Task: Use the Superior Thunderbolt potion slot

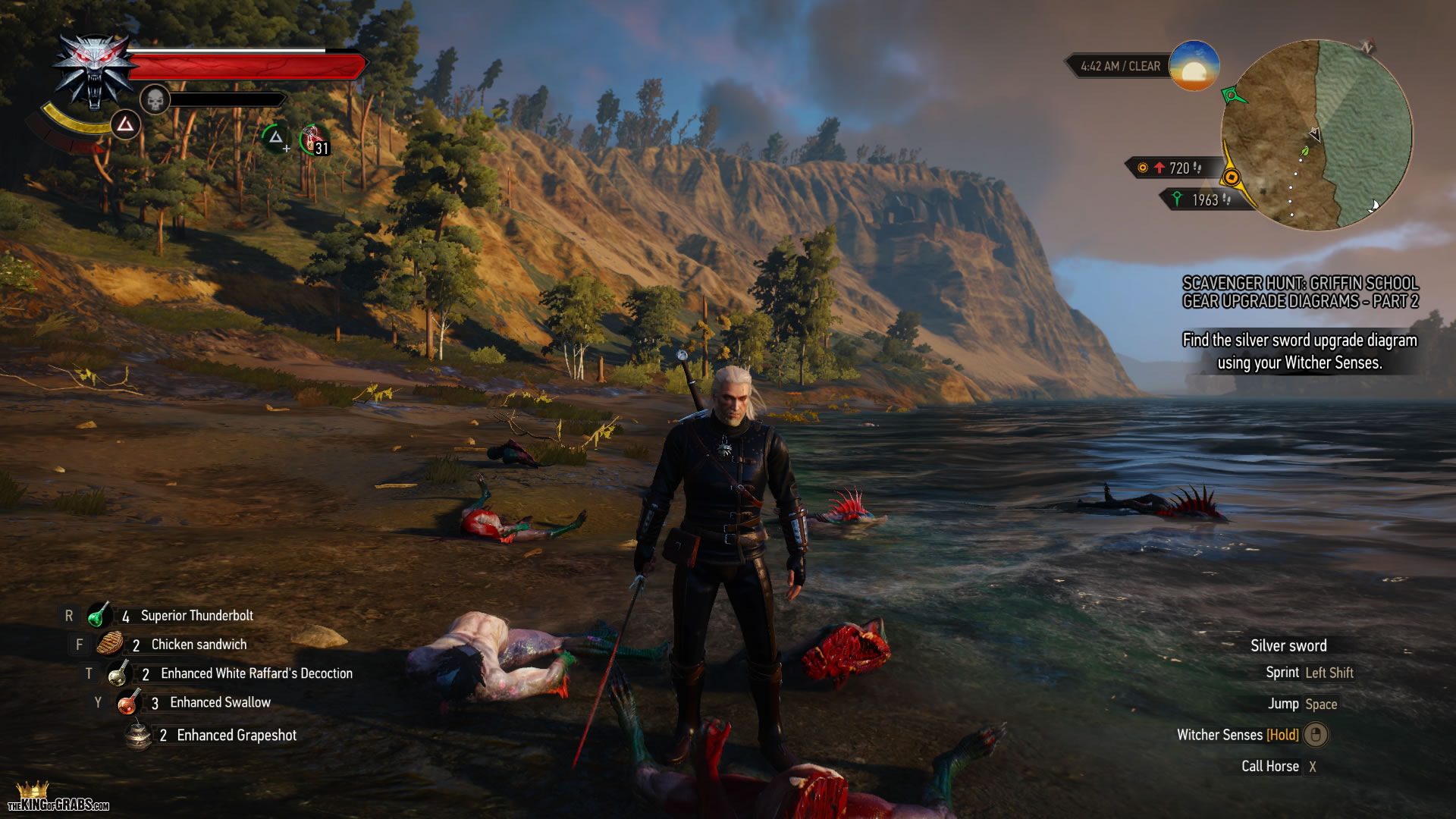Action: tap(99, 616)
